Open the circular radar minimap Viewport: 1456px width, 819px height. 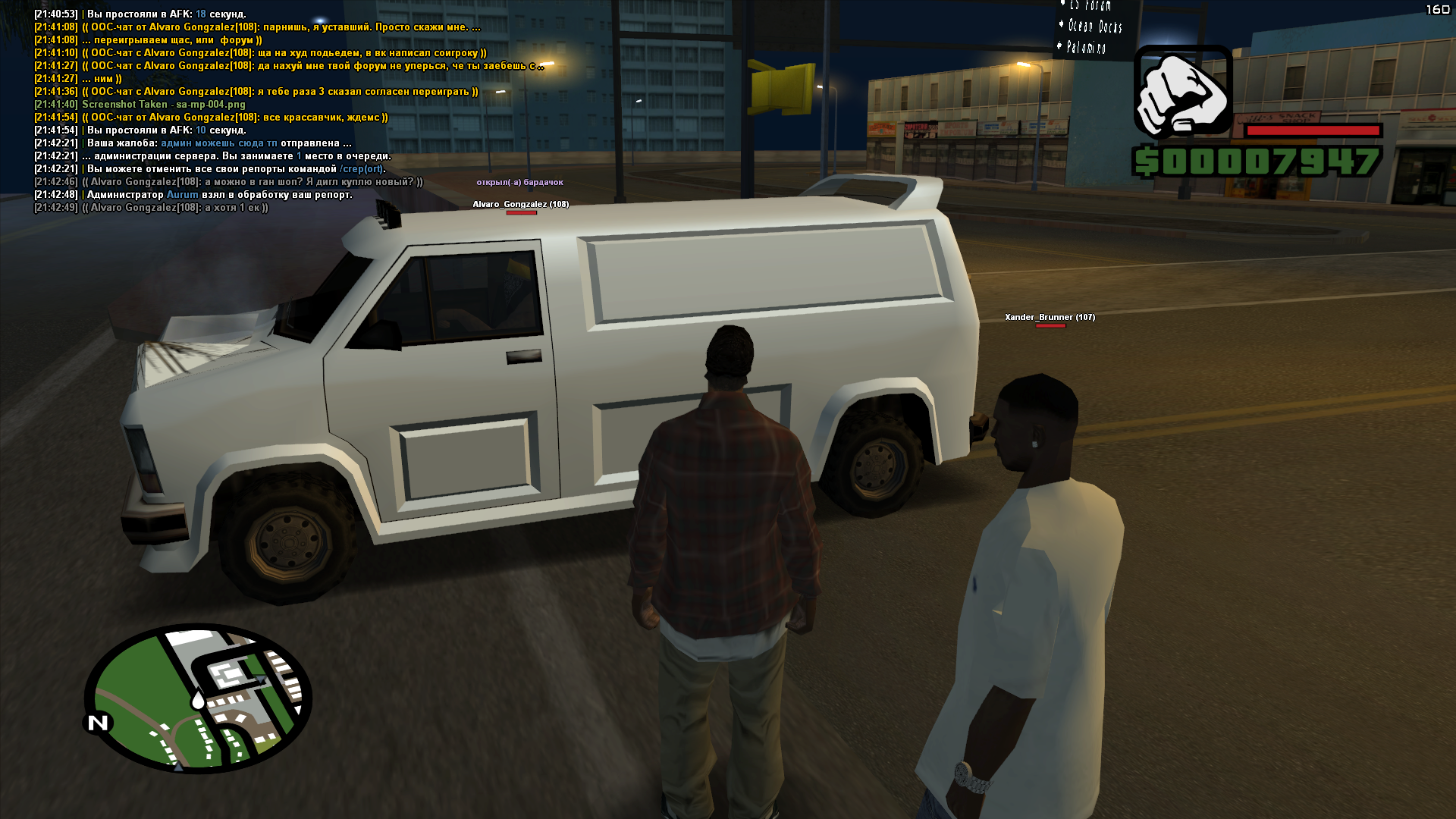click(199, 698)
